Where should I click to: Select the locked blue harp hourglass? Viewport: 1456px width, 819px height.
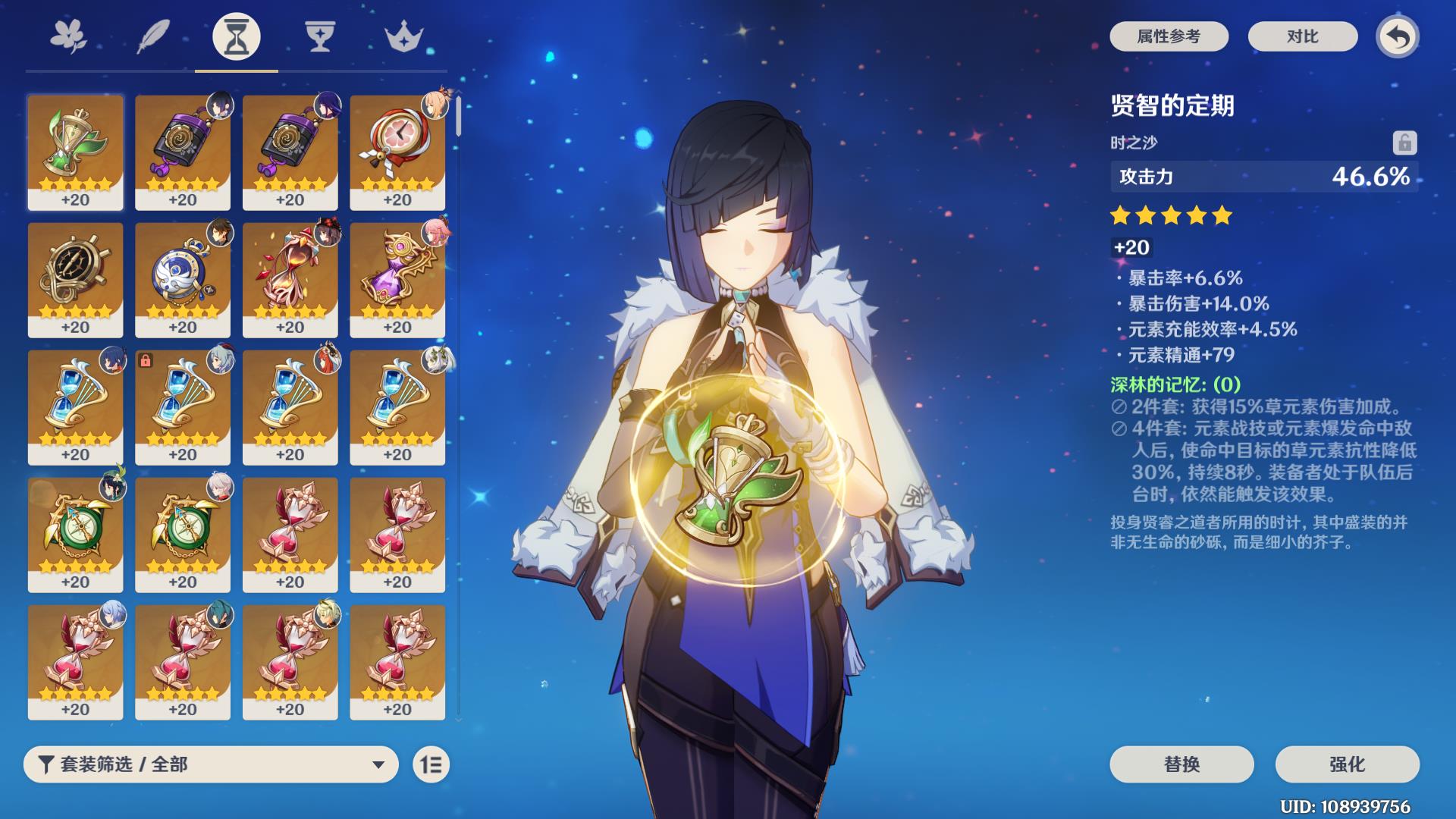pyautogui.click(x=183, y=406)
